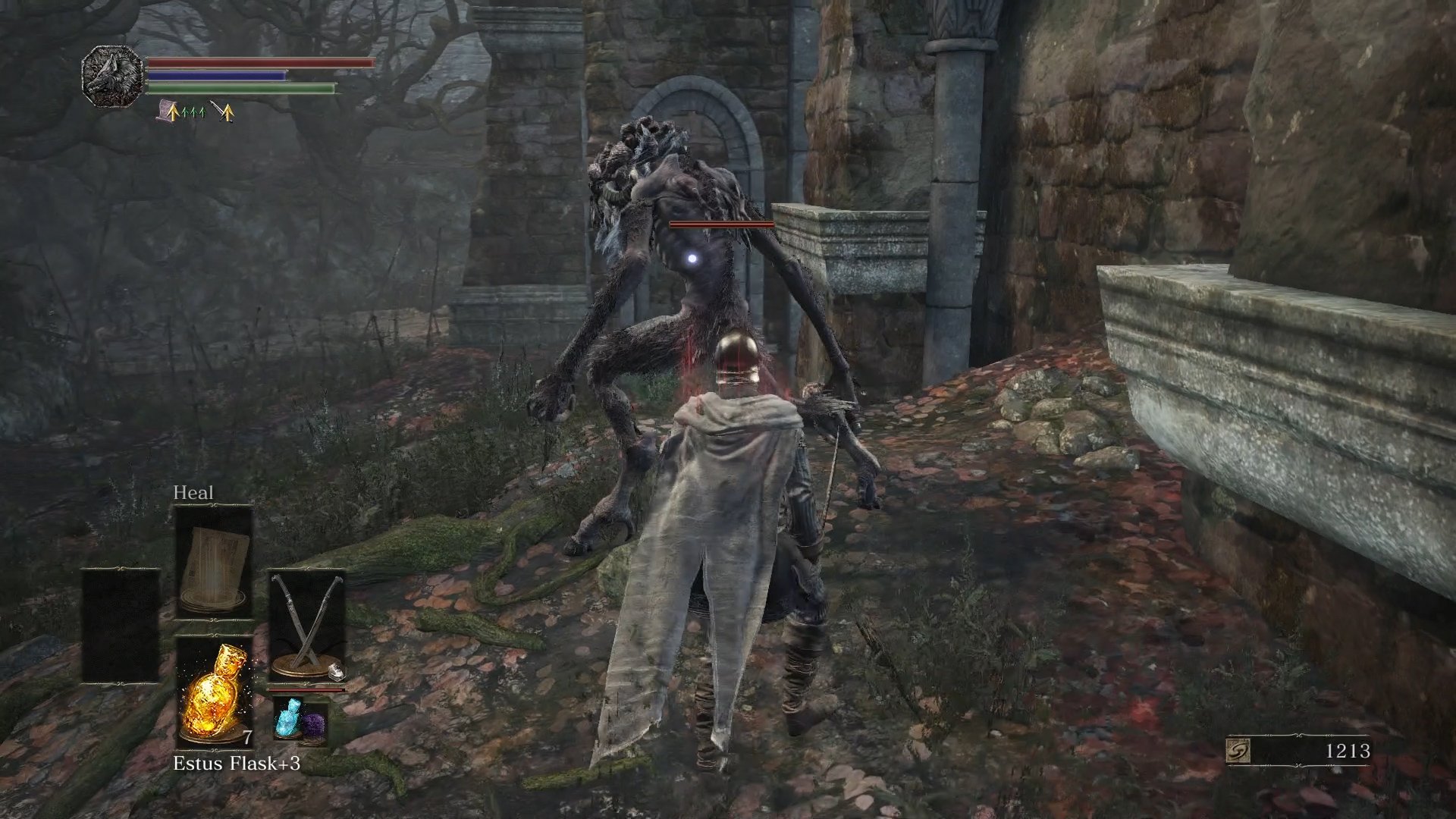Image resolution: width=1456 pixels, height=819 pixels.
Task: Select the weapon resin buff icon
Action: tap(227, 112)
